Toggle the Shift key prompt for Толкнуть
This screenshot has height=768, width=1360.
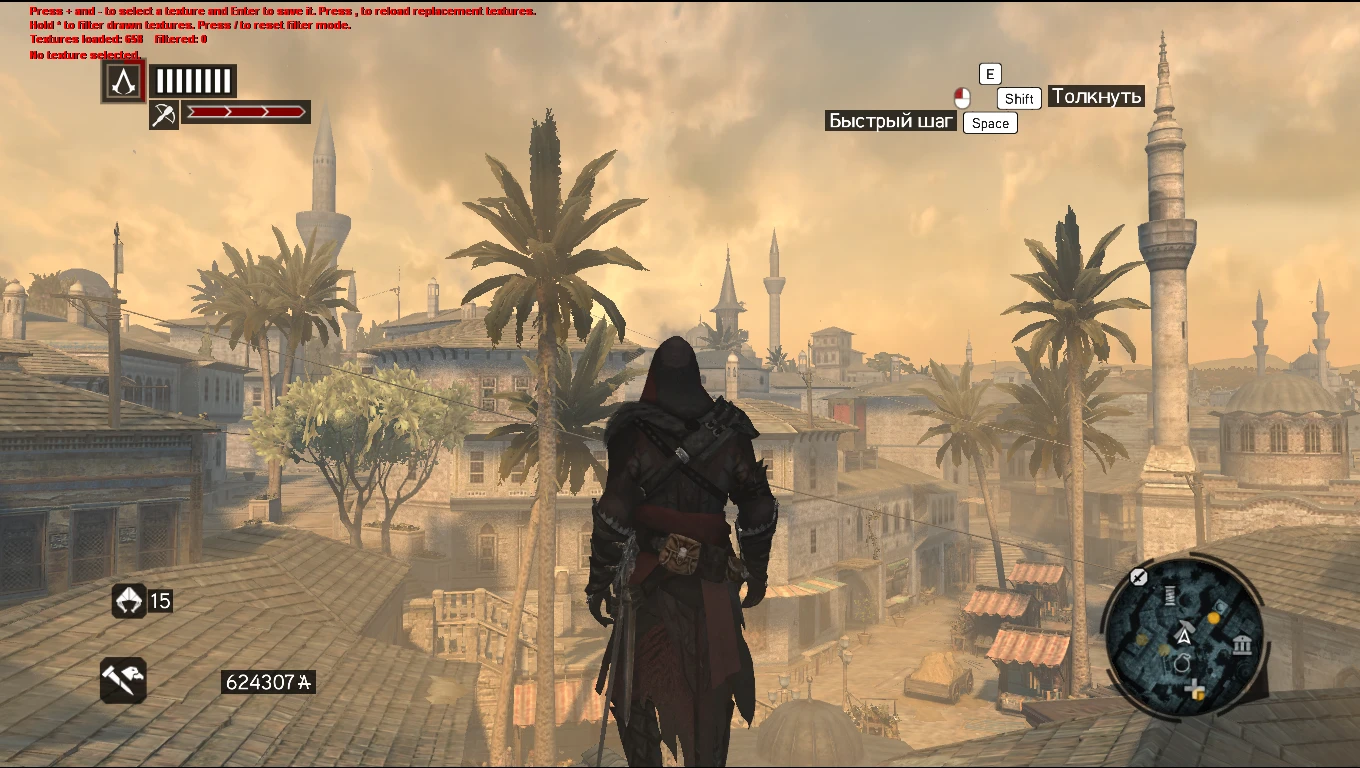tap(1018, 98)
